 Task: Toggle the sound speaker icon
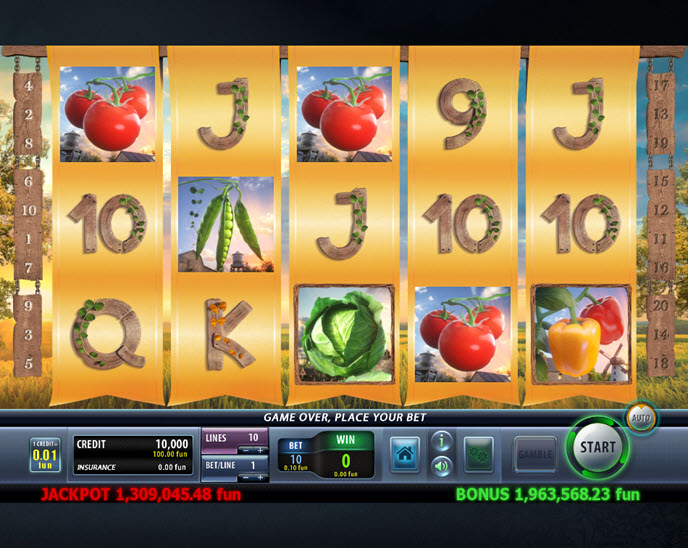coord(440,465)
